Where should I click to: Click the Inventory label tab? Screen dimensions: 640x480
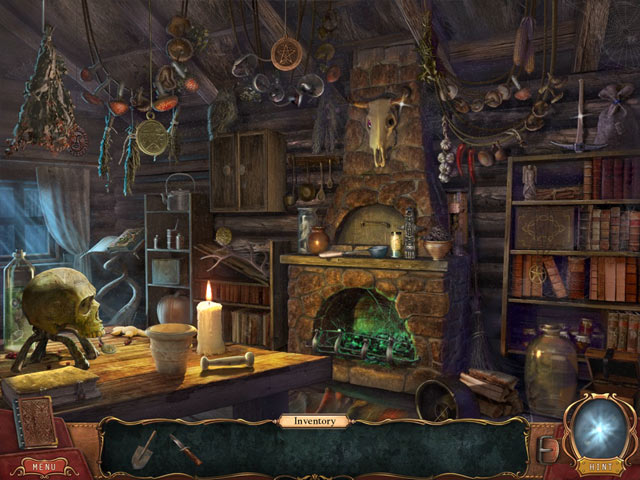tap(313, 421)
